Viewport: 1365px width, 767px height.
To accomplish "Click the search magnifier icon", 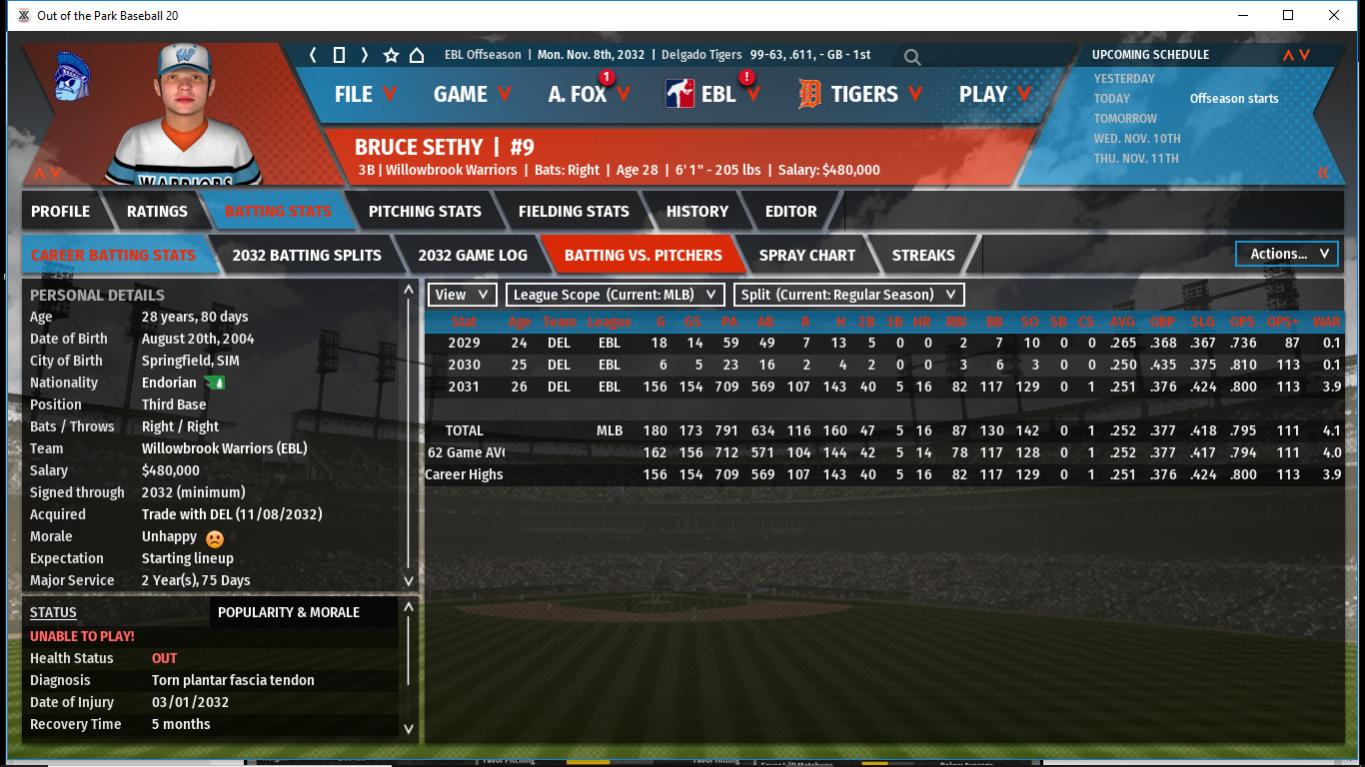I will coord(912,57).
